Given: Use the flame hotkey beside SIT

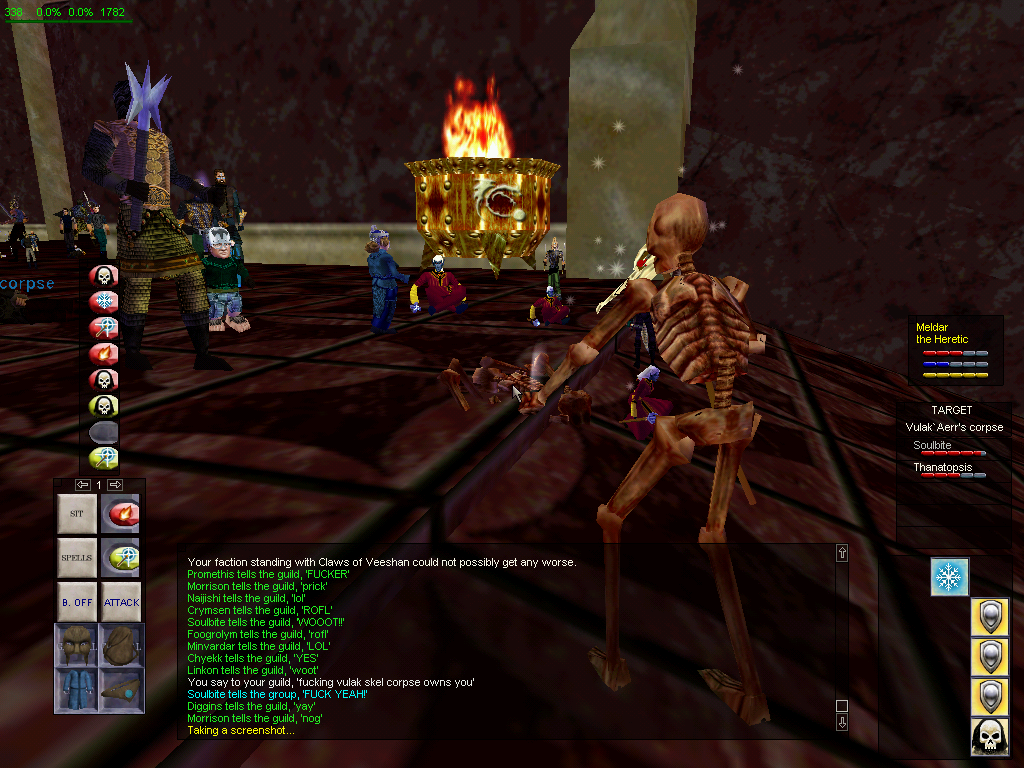Looking at the screenshot, I should click(x=121, y=514).
